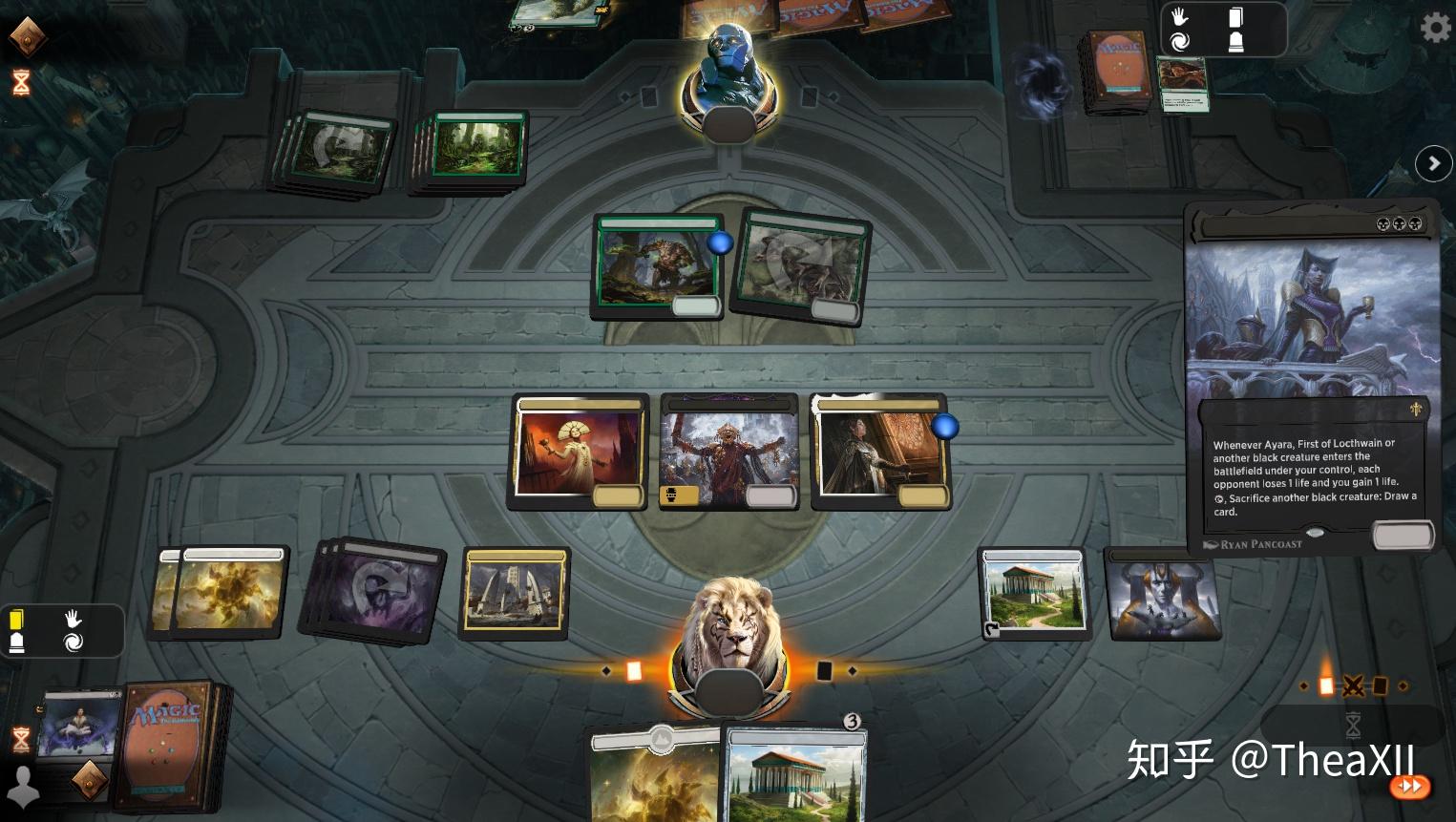Click the opponent's hand icon in top-right panel
This screenshot has height=822, width=1456.
point(1178,16)
